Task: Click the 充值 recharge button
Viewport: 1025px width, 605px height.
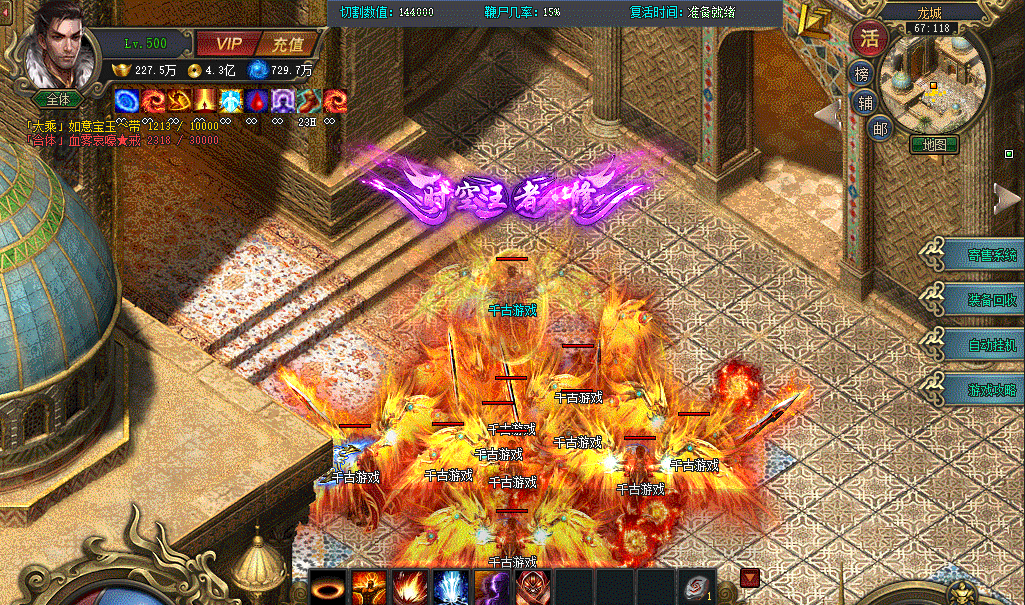Action: click(x=288, y=44)
